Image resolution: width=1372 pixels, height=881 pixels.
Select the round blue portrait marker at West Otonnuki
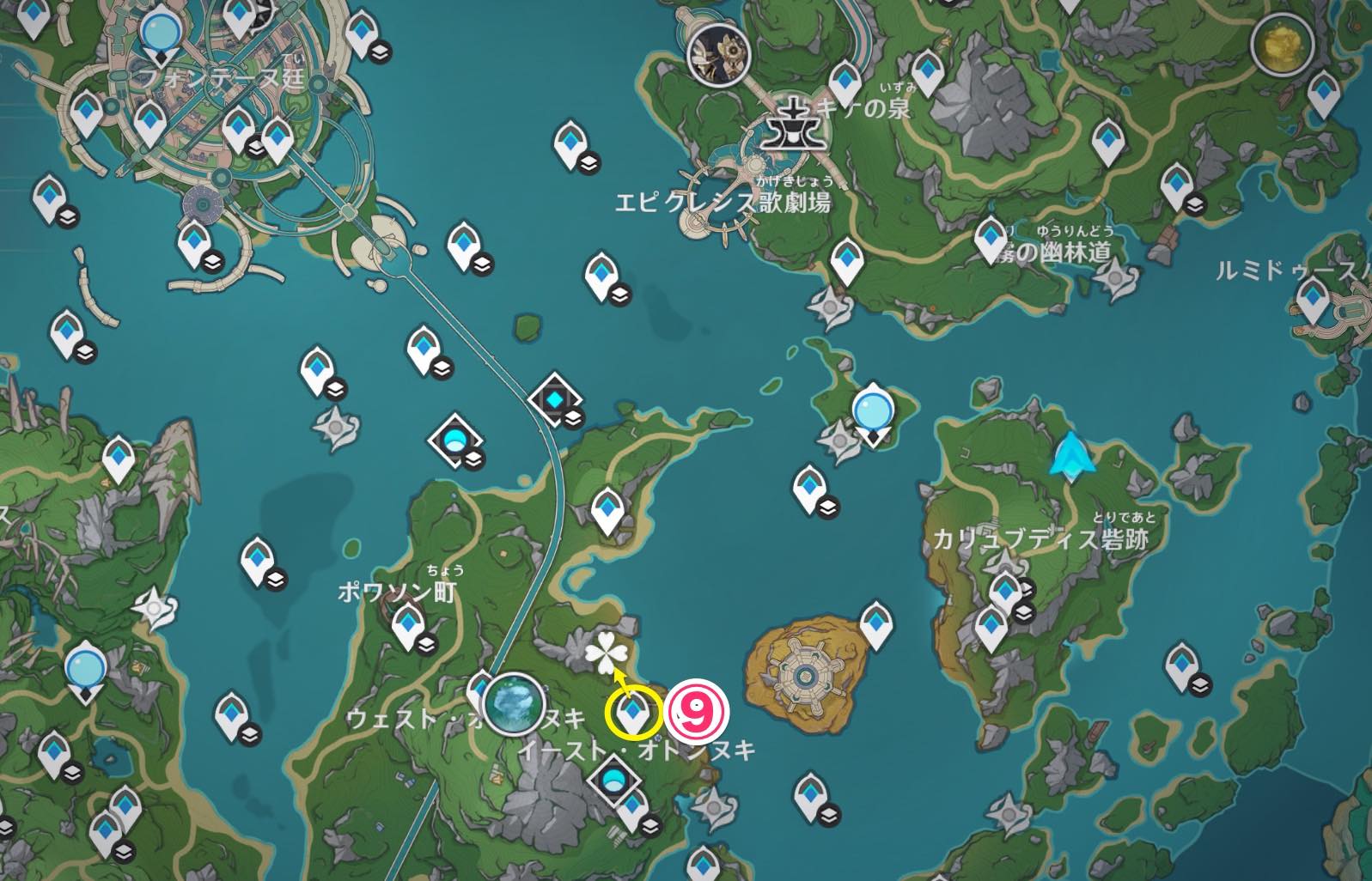(515, 704)
